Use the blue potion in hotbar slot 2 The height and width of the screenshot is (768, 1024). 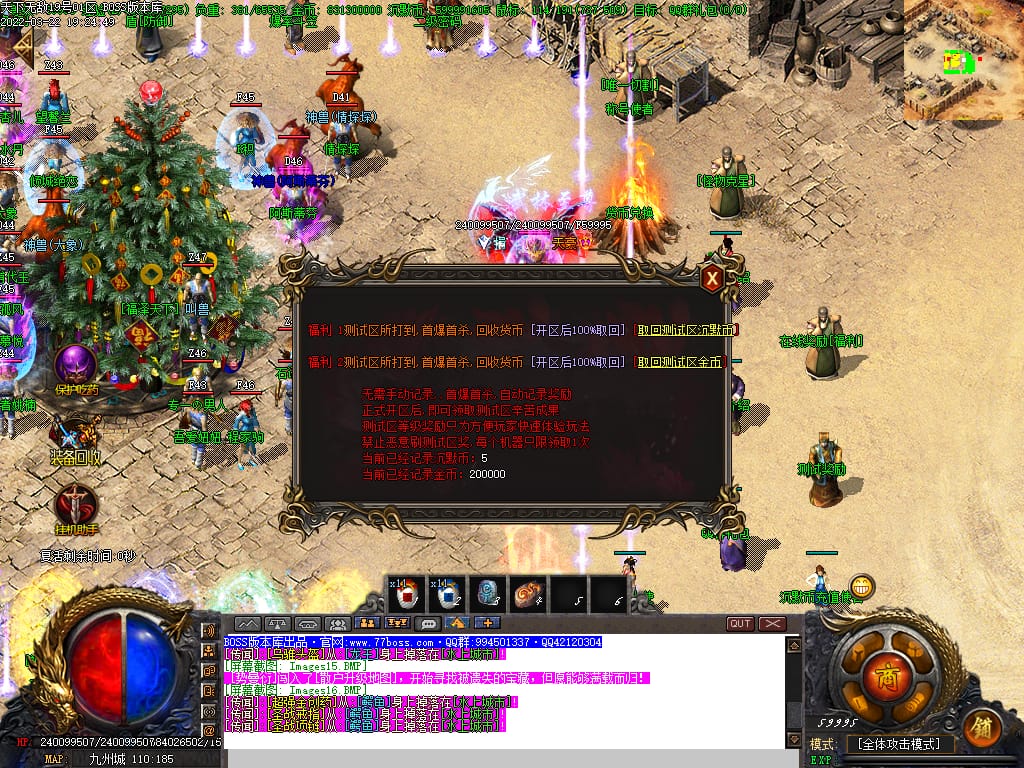[x=447, y=594]
